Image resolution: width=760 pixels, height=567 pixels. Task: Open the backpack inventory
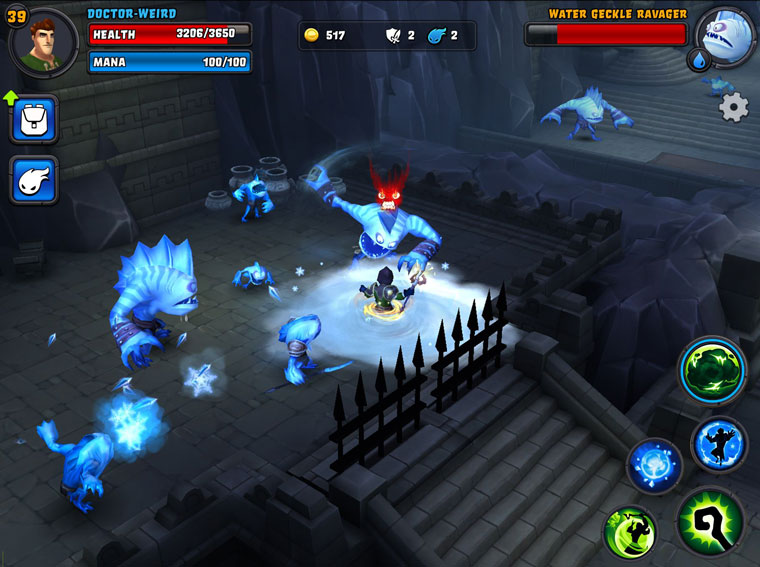click(34, 120)
